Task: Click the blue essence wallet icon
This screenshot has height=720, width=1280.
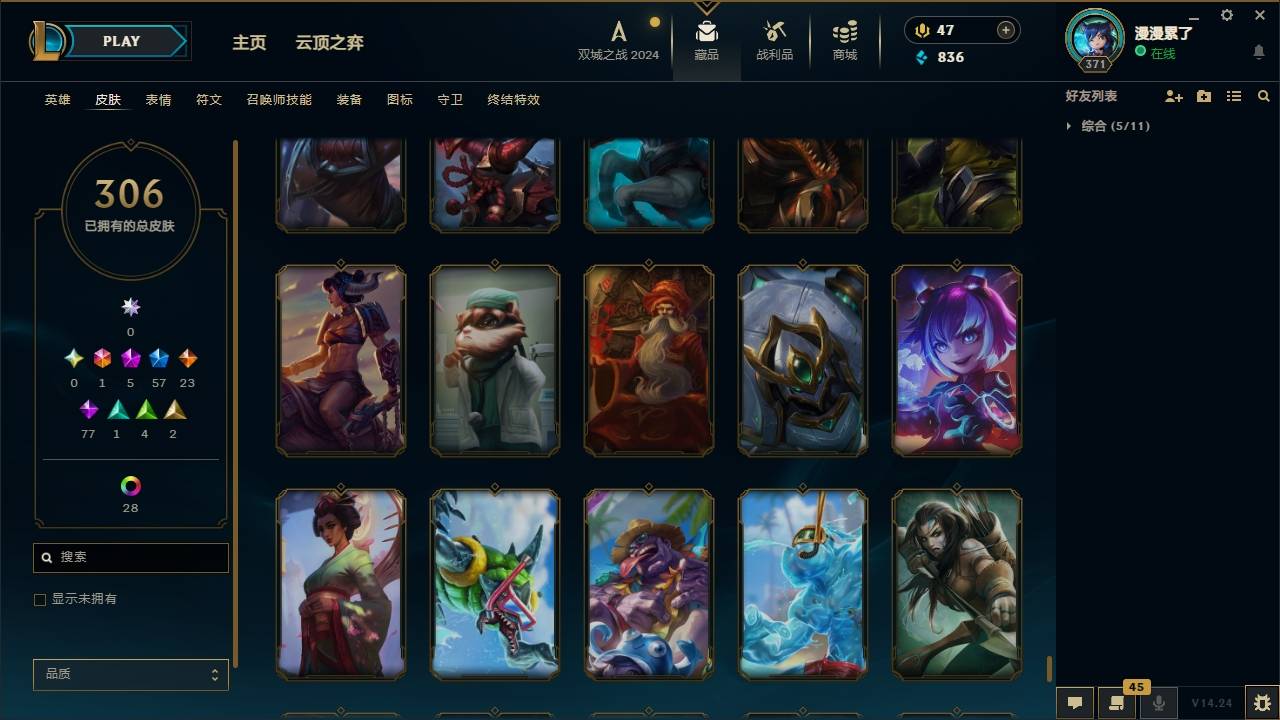Action: [x=923, y=57]
